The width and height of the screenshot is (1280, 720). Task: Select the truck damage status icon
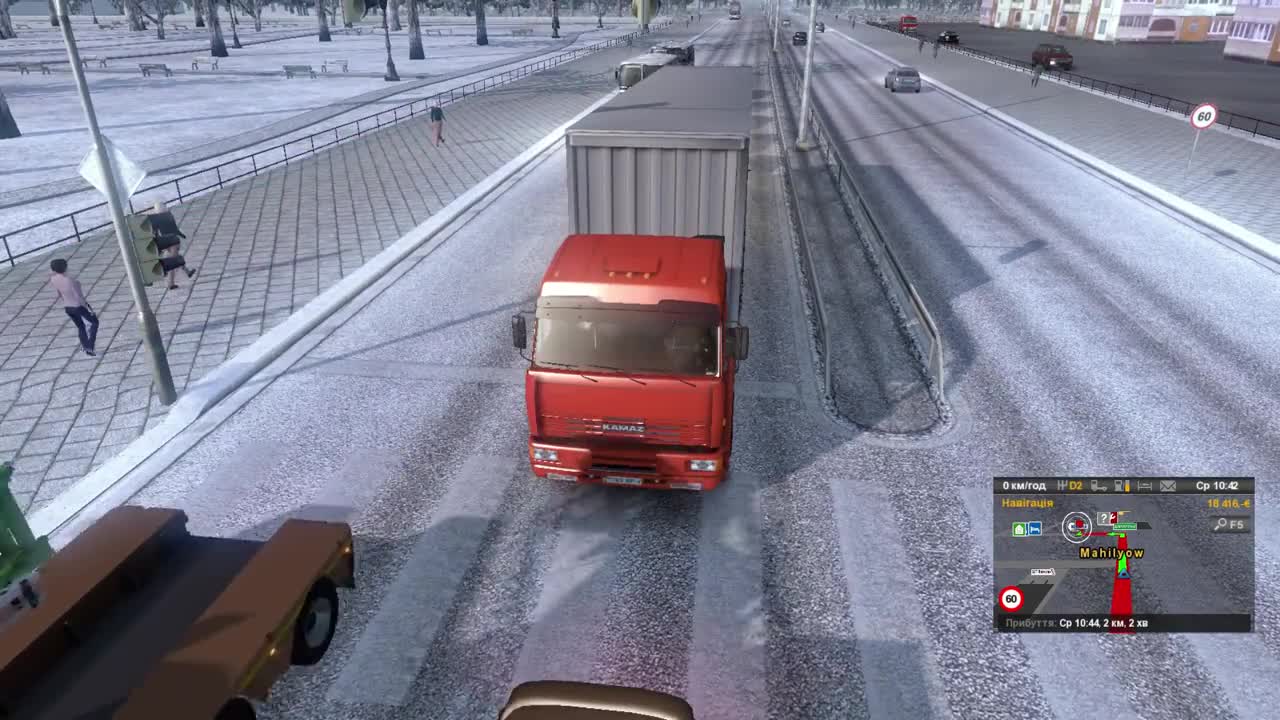pos(1100,487)
